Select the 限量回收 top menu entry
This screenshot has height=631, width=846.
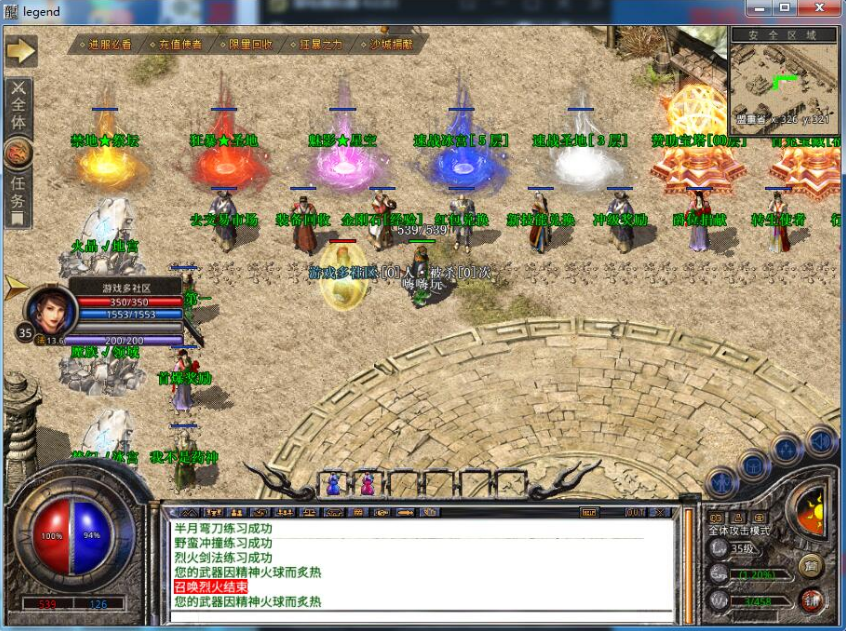click(250, 44)
